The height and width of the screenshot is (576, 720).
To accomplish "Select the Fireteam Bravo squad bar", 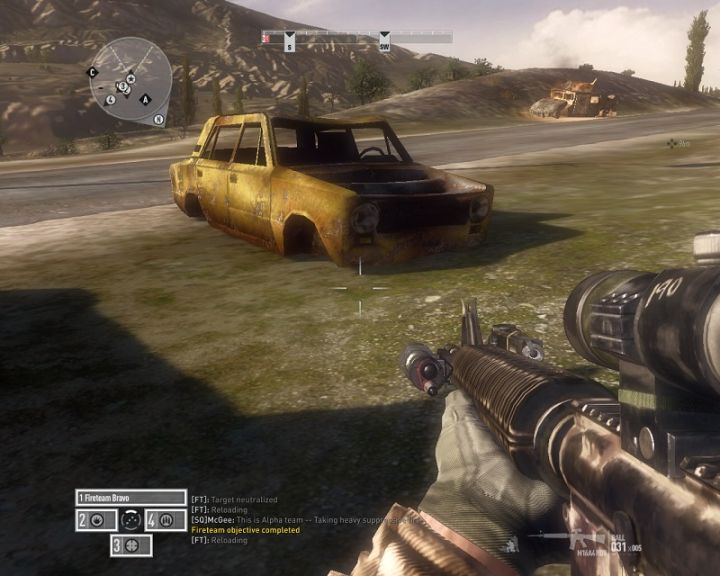I will [131, 497].
